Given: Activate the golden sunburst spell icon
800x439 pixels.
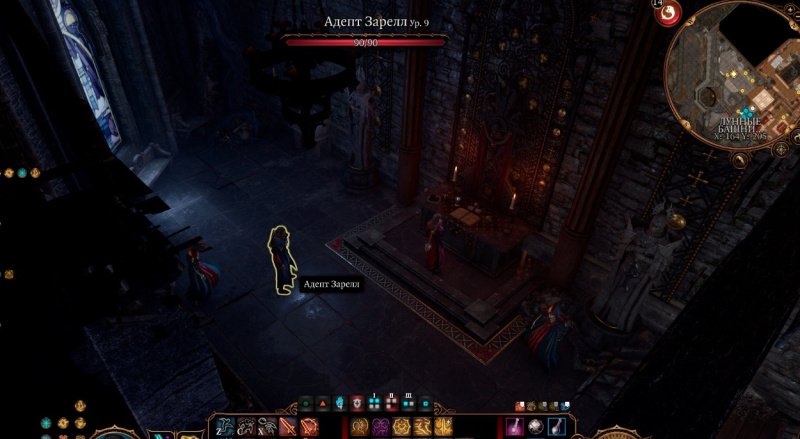Looking at the screenshot, I should 403,427.
